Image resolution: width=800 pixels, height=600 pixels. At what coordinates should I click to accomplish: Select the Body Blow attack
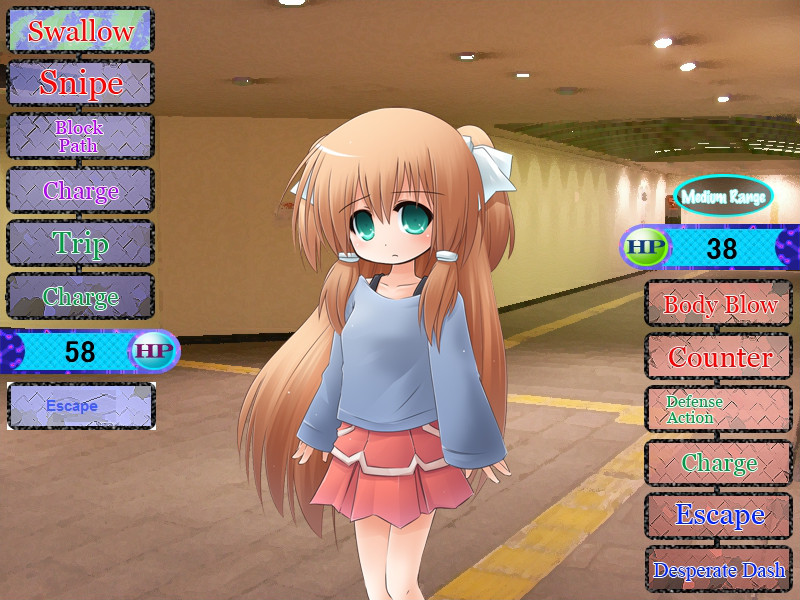(x=719, y=304)
